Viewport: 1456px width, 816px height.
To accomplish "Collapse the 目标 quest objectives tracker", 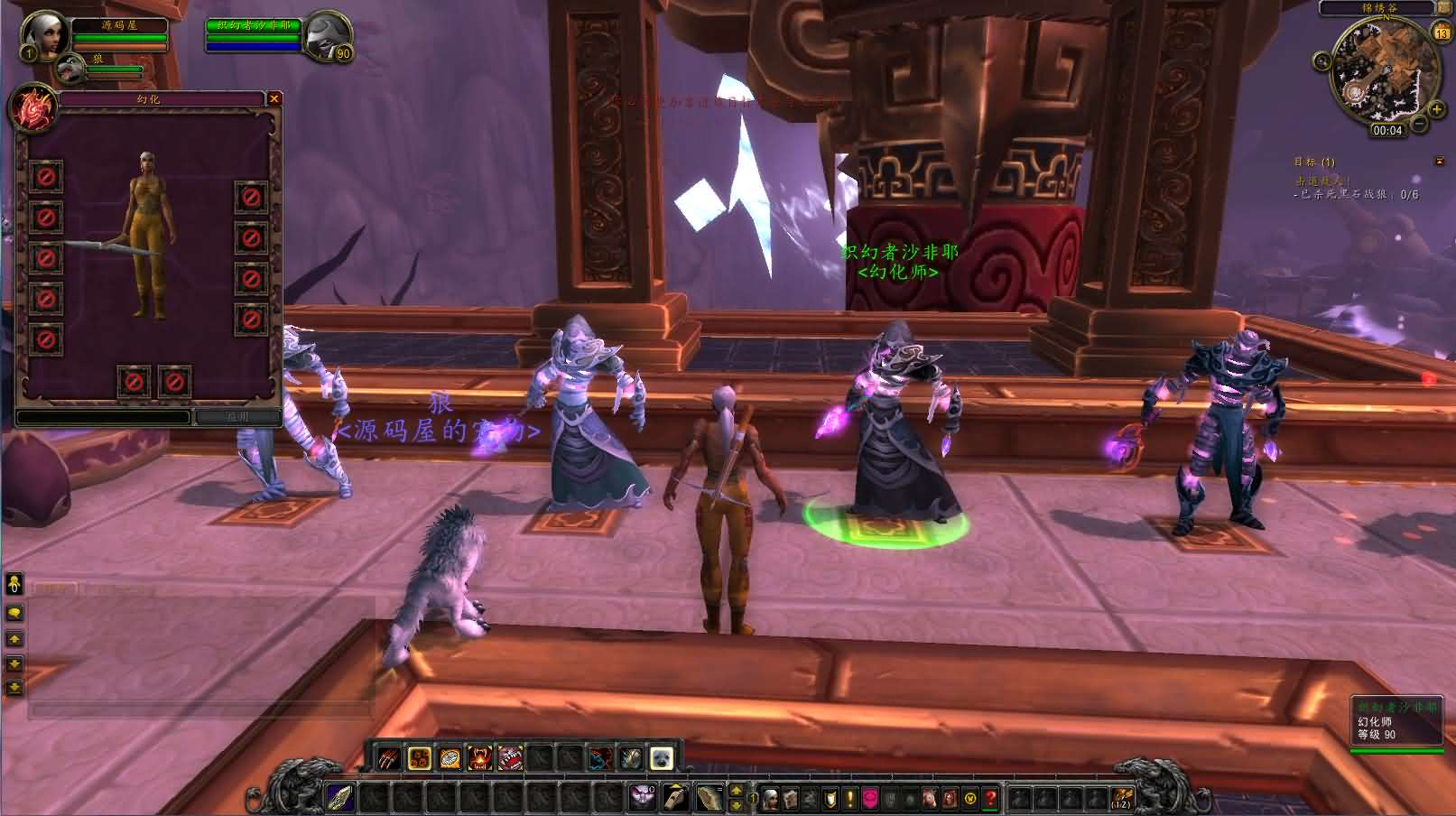I will 1439,162.
